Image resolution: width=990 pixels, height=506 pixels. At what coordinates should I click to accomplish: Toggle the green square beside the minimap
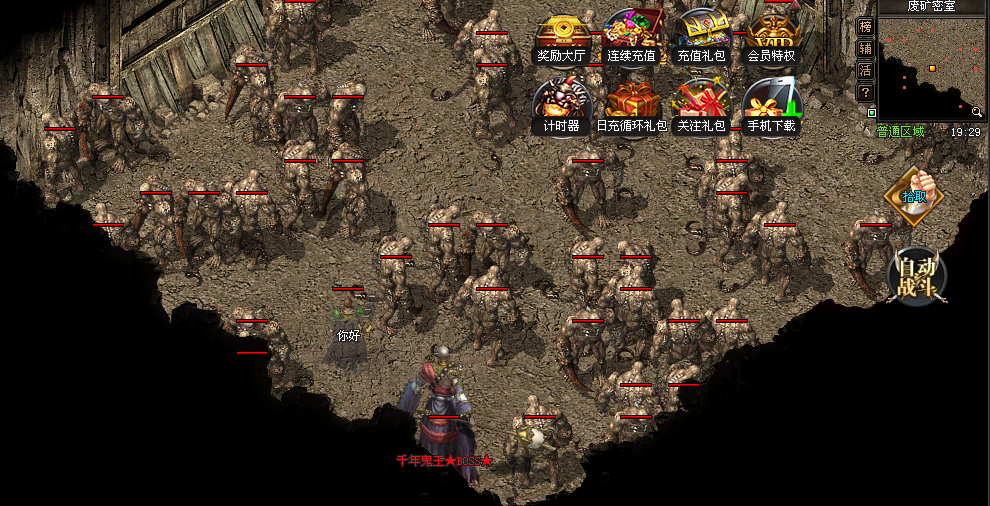[872, 113]
